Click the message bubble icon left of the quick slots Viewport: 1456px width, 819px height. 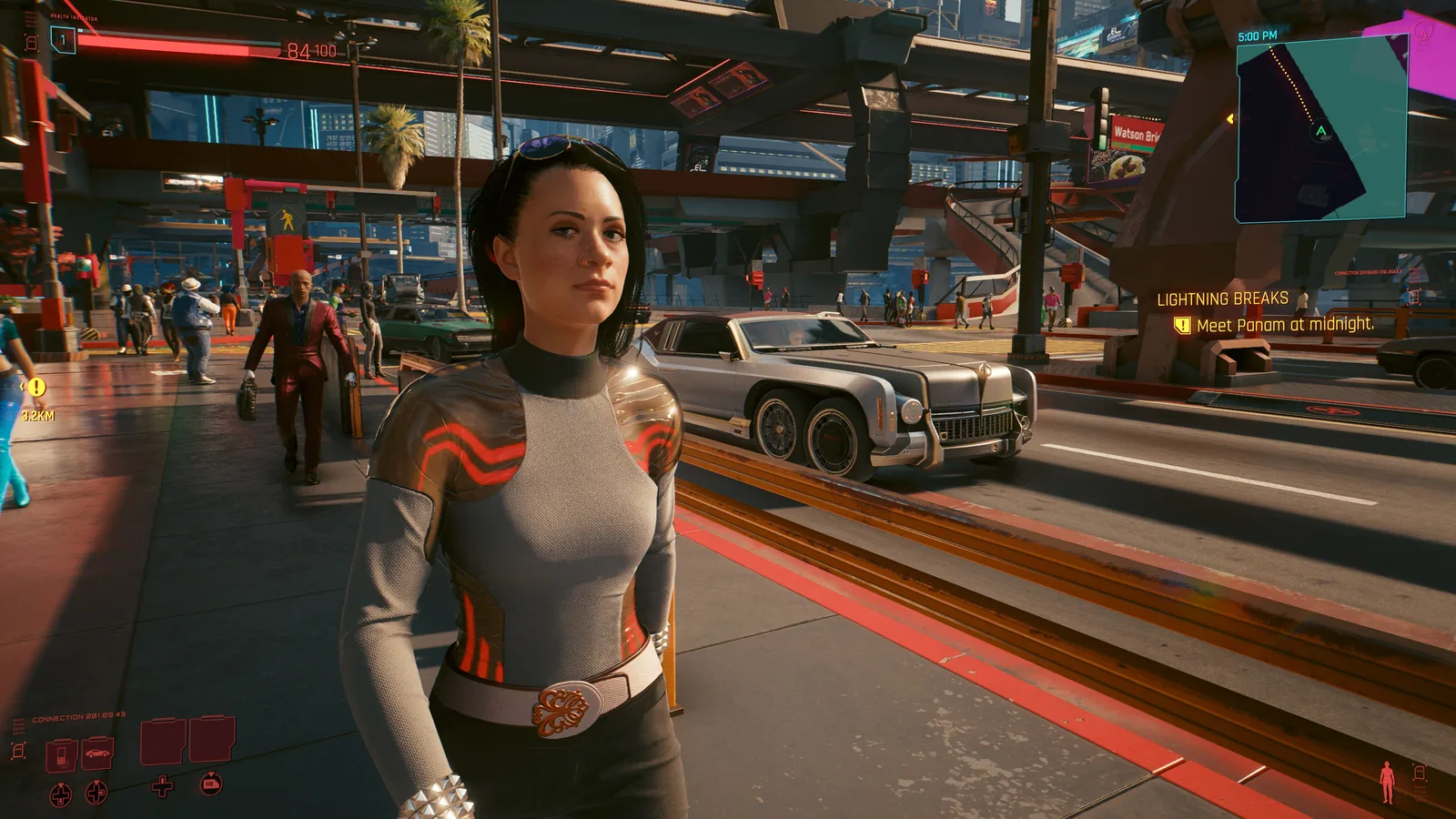tap(18, 753)
